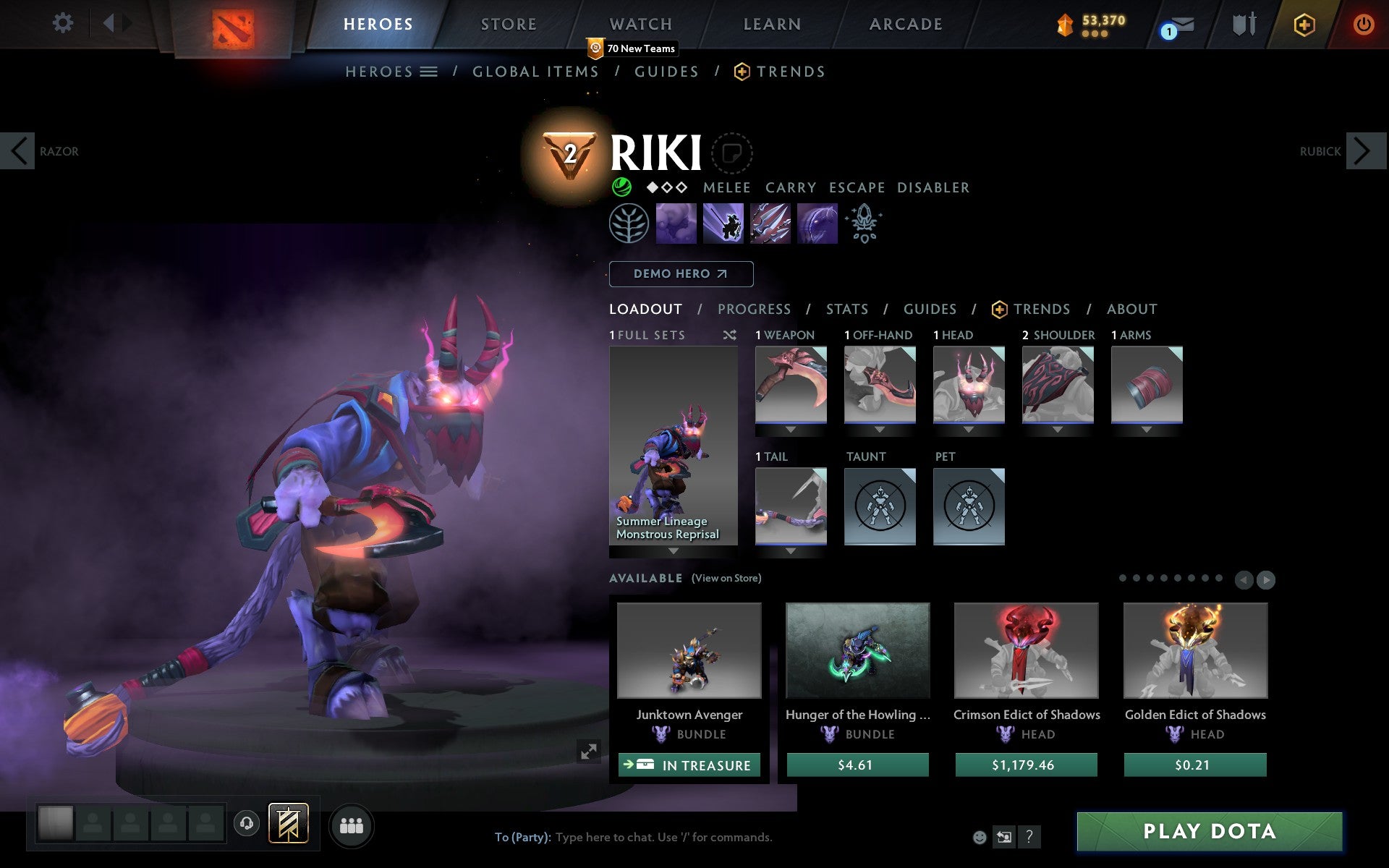The width and height of the screenshot is (1389, 868).
Task: Toggle fullscreen hero preview with expand arrows
Action: click(x=589, y=752)
